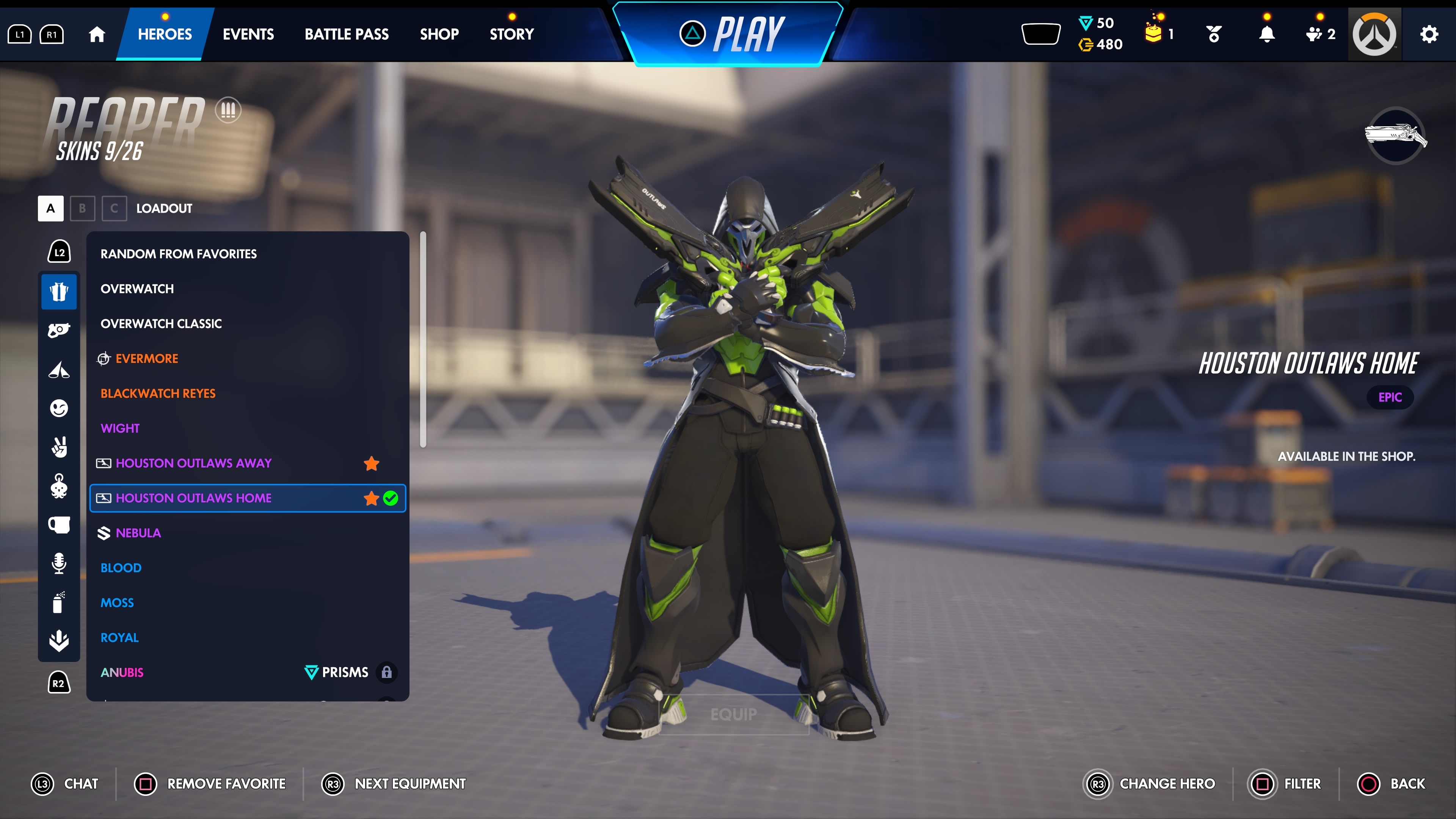1456x819 pixels.
Task: Choose the Nebula skin
Action: [138, 533]
